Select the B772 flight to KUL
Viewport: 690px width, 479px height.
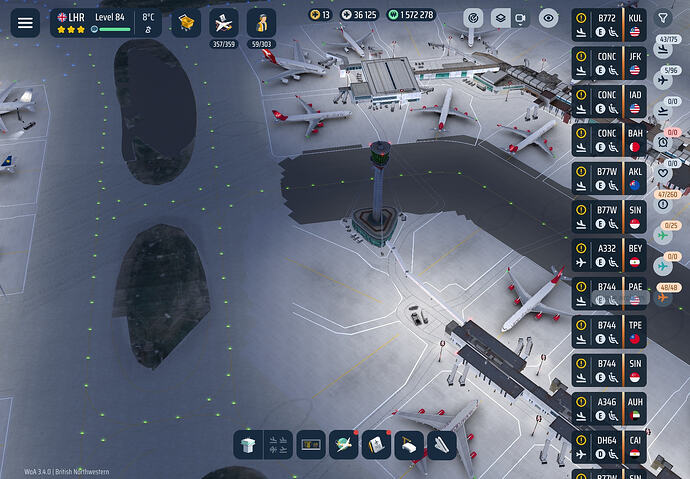pos(608,26)
